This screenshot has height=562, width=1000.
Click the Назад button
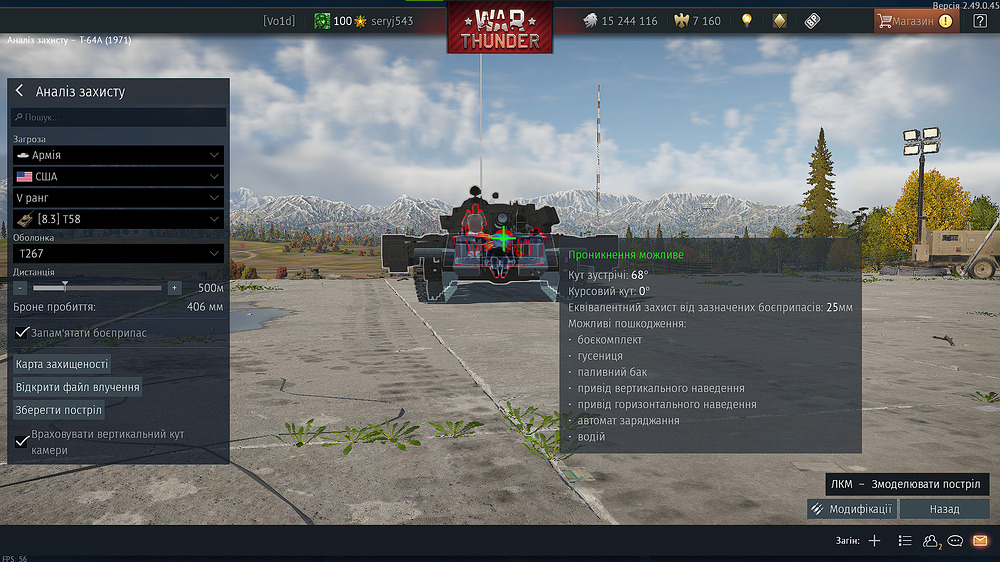click(x=944, y=509)
